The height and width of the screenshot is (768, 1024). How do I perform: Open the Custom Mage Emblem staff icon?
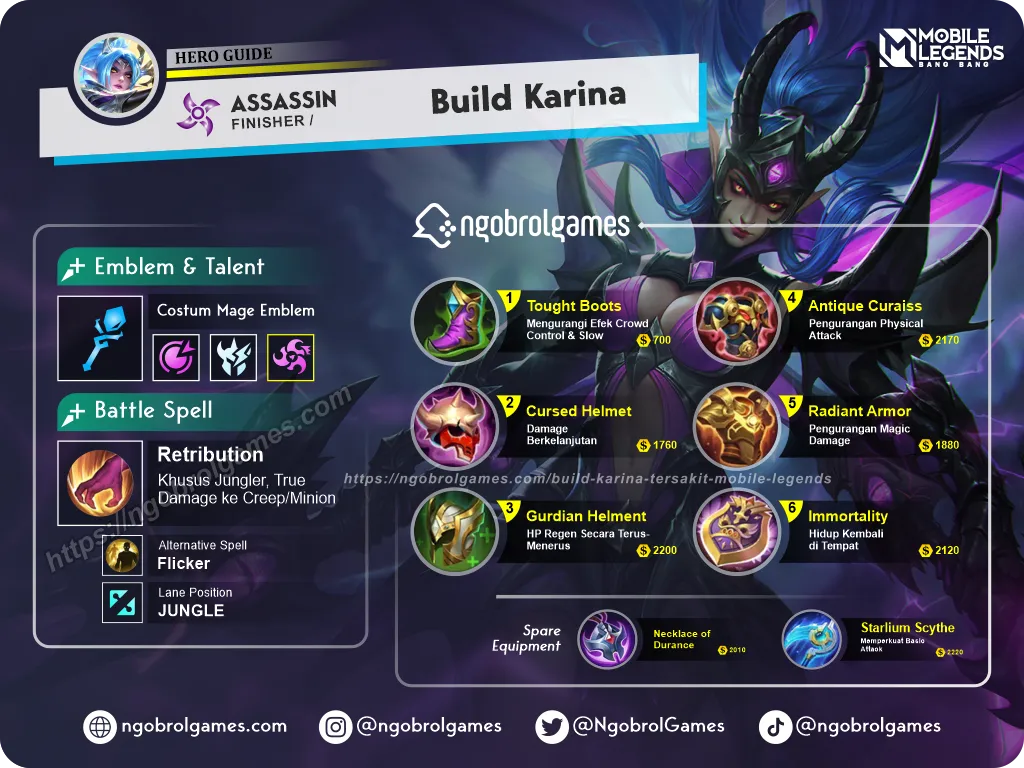[100, 338]
